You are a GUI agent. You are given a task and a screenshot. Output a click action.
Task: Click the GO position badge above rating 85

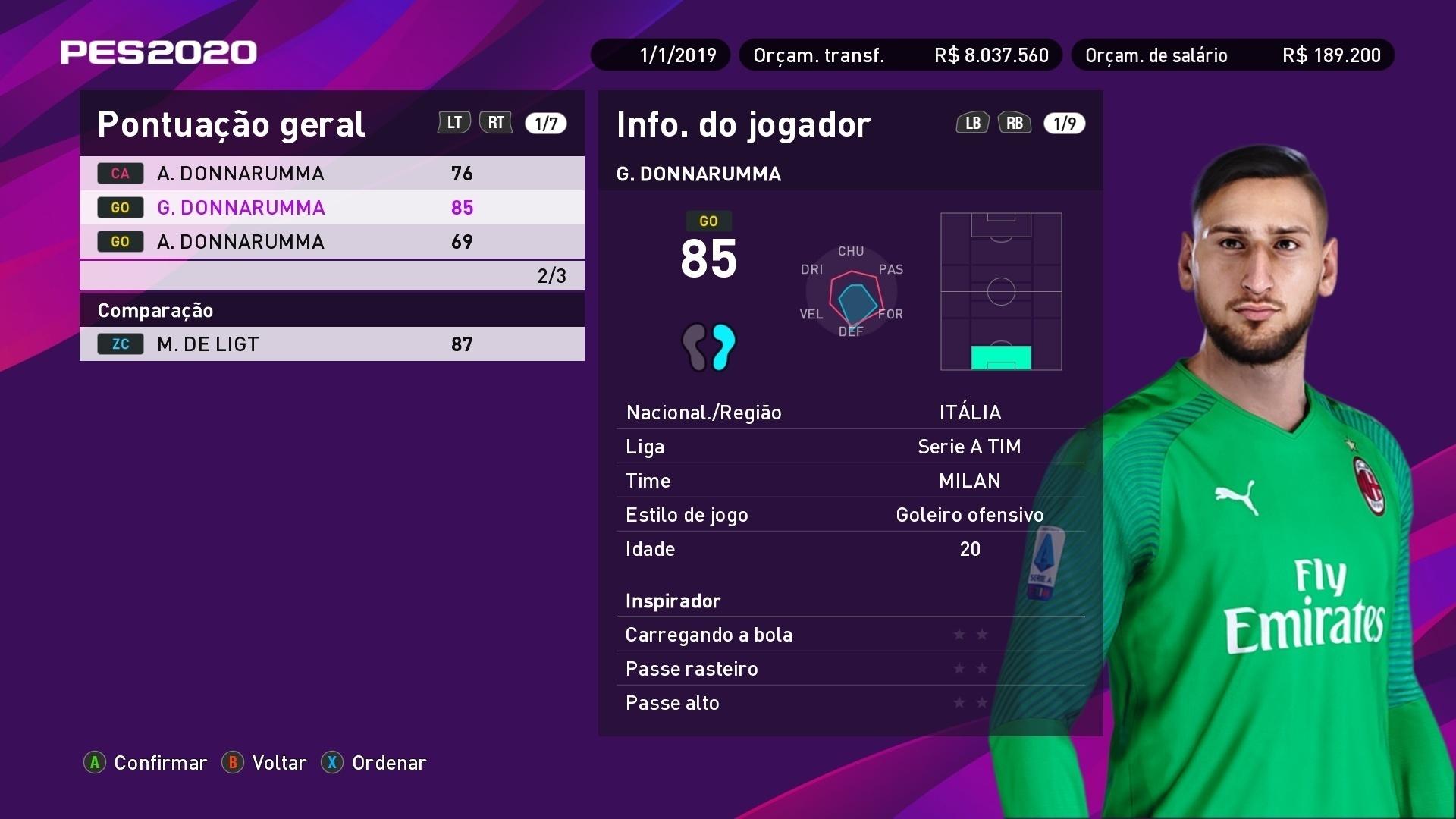pos(710,221)
